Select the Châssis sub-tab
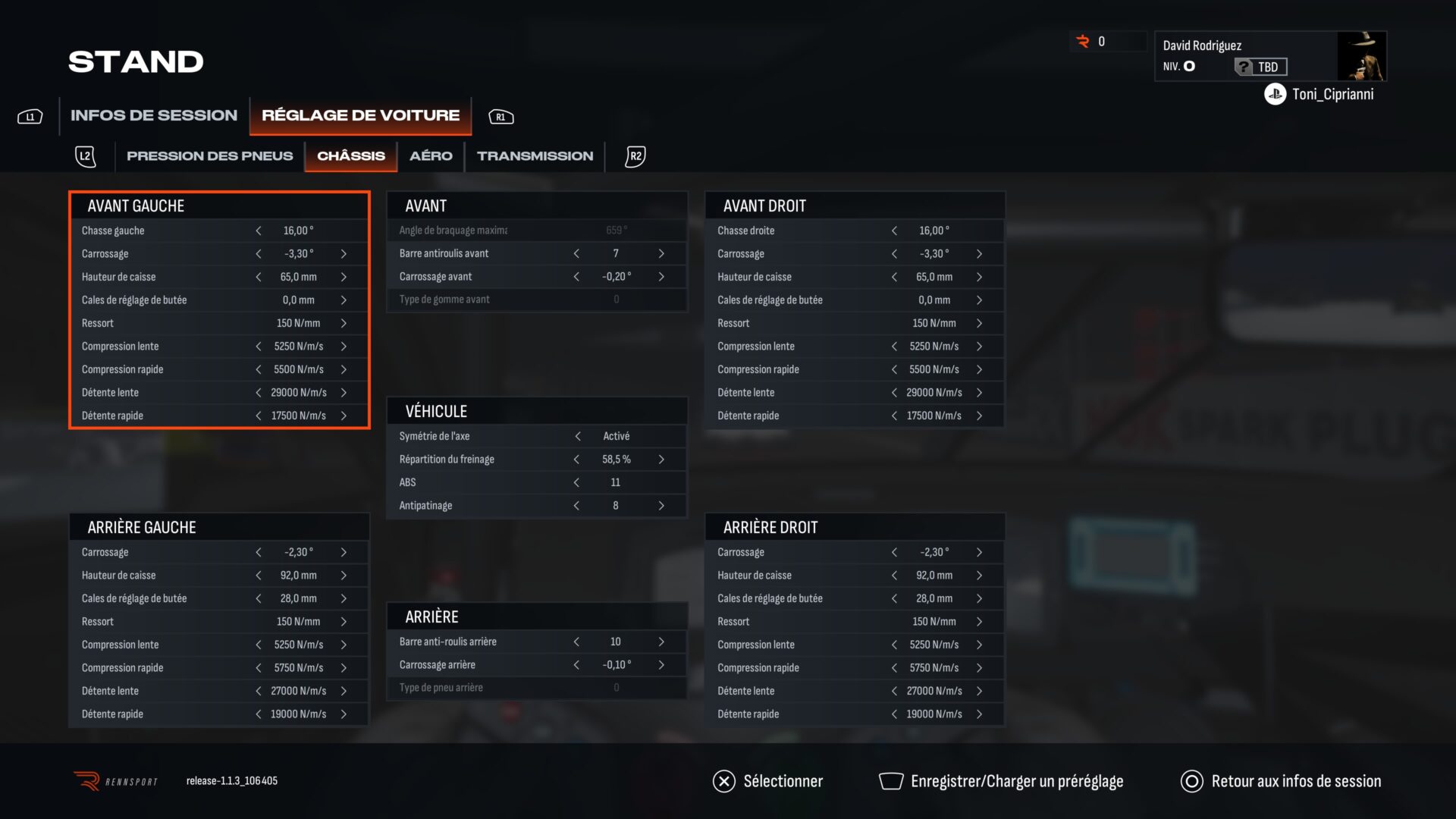 coord(350,156)
